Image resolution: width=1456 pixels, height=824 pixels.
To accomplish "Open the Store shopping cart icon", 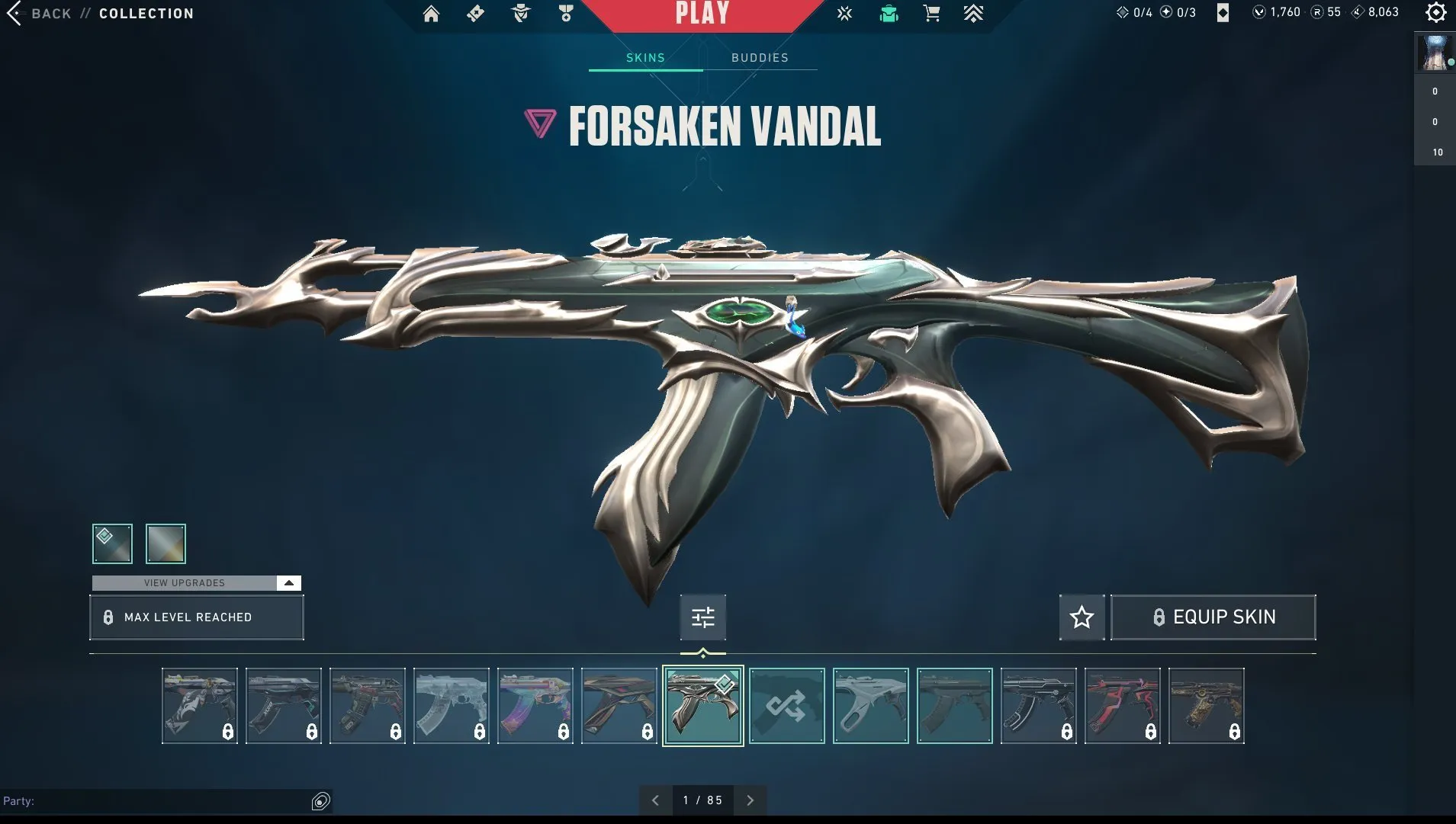I will [x=931, y=13].
